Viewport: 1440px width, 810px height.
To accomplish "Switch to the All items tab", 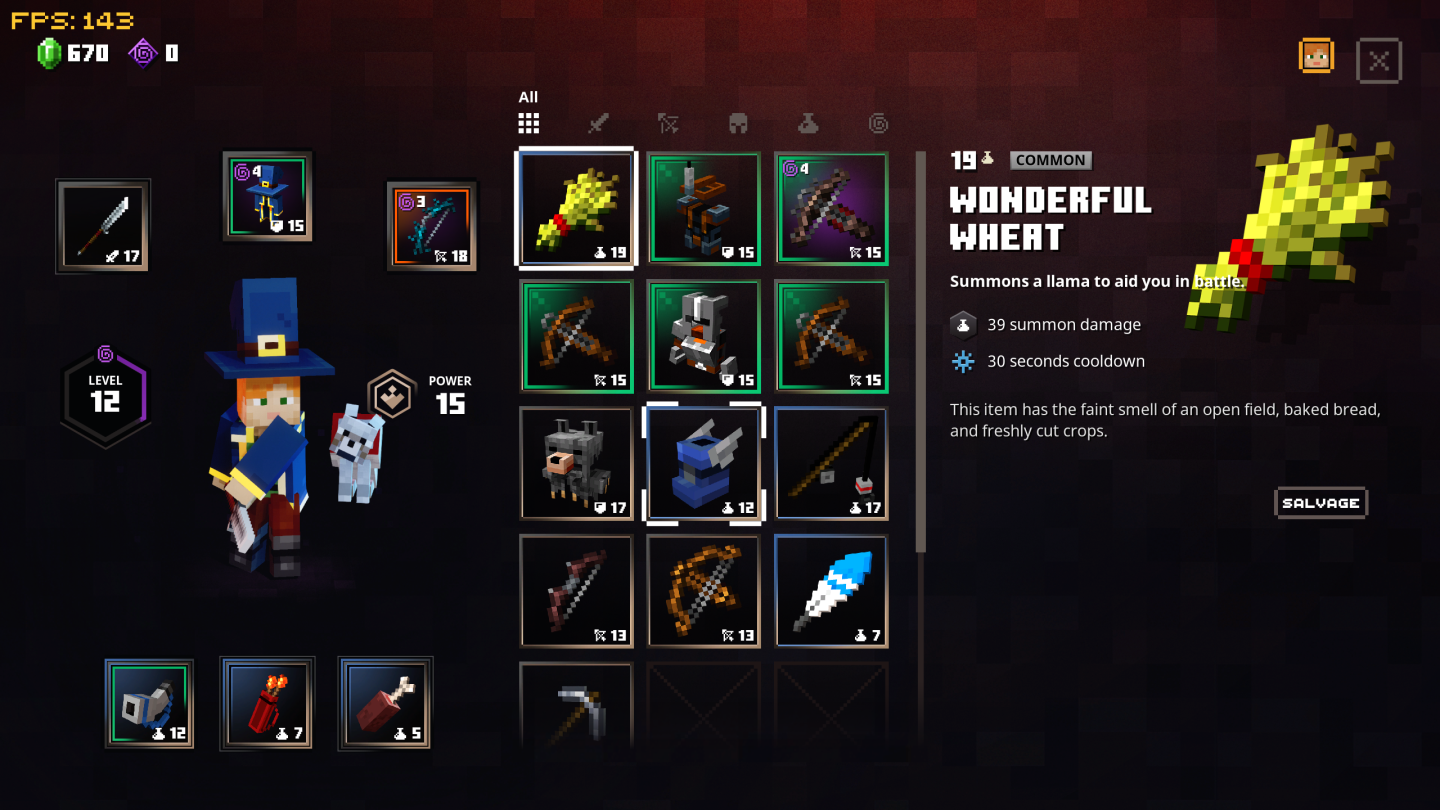I will coord(527,122).
